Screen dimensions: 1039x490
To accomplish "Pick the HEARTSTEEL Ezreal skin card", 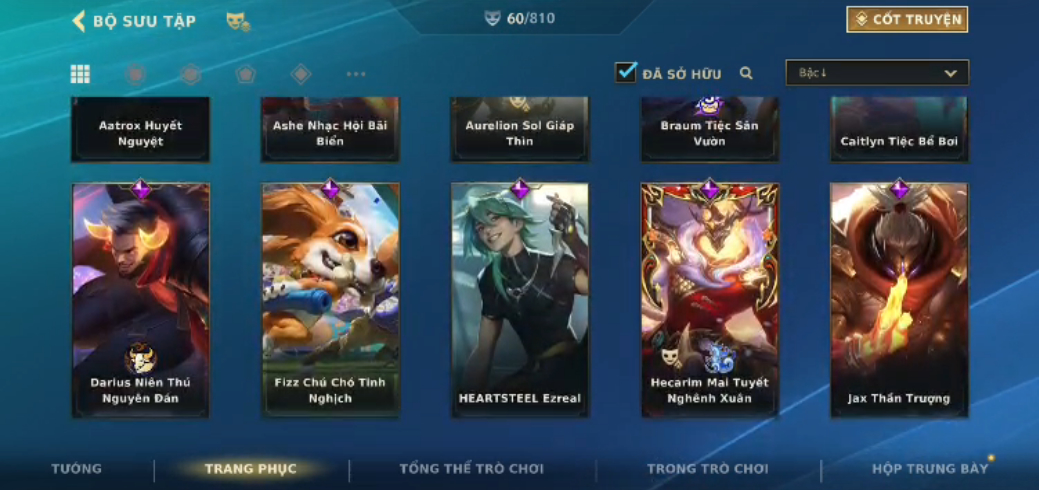I will [520, 299].
